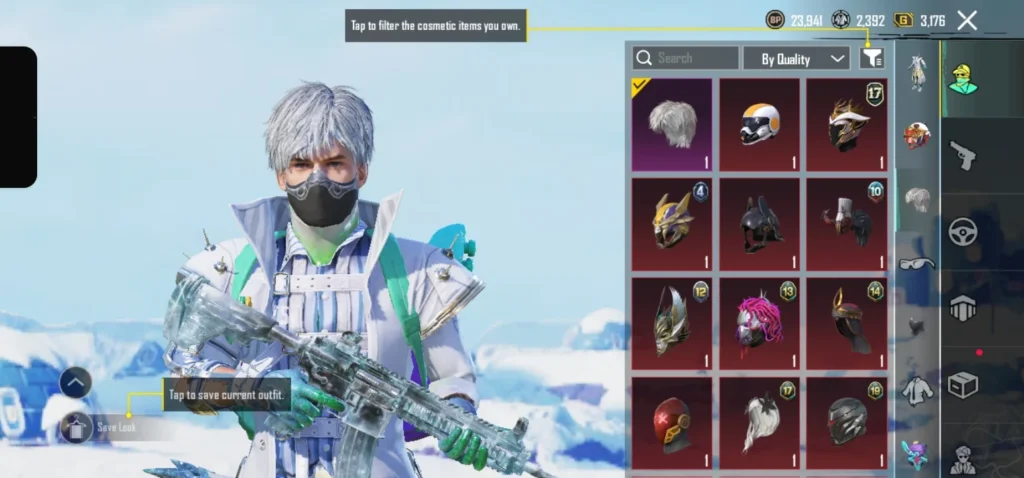Choose the white ponytail hair item
The width and height of the screenshot is (1024, 478).
point(760,422)
